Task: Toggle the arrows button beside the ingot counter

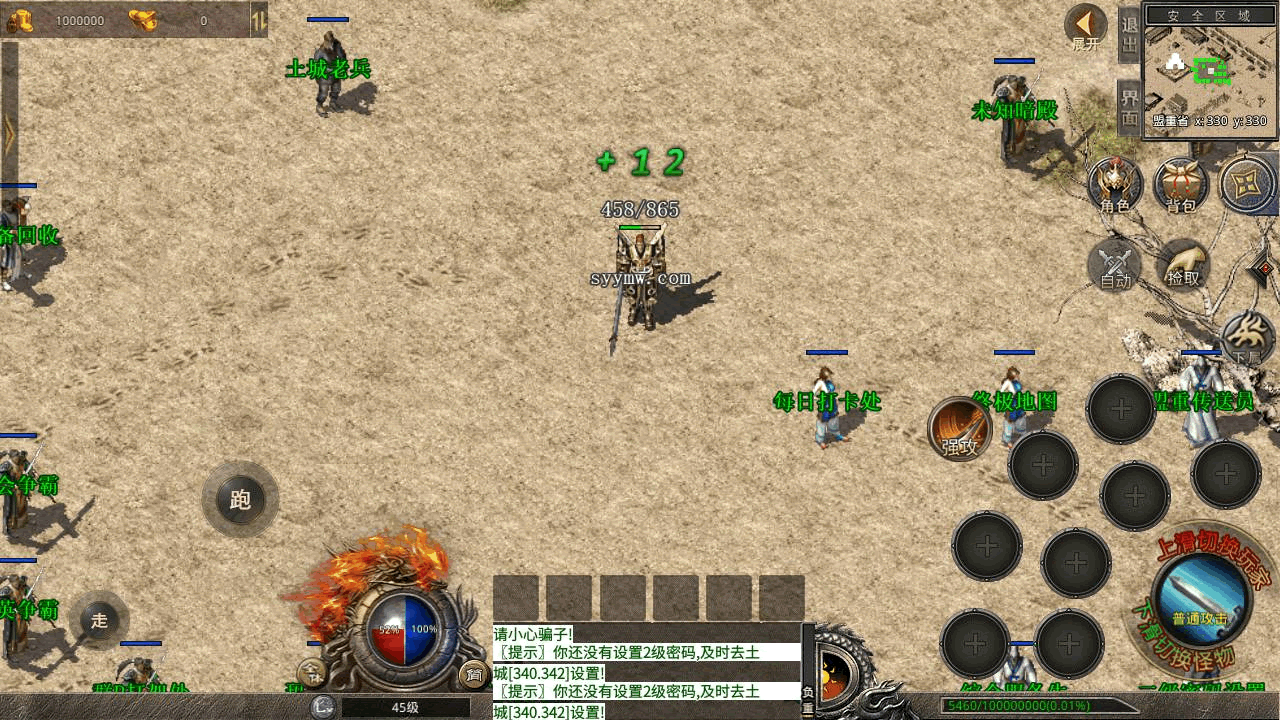Action: tap(258, 19)
